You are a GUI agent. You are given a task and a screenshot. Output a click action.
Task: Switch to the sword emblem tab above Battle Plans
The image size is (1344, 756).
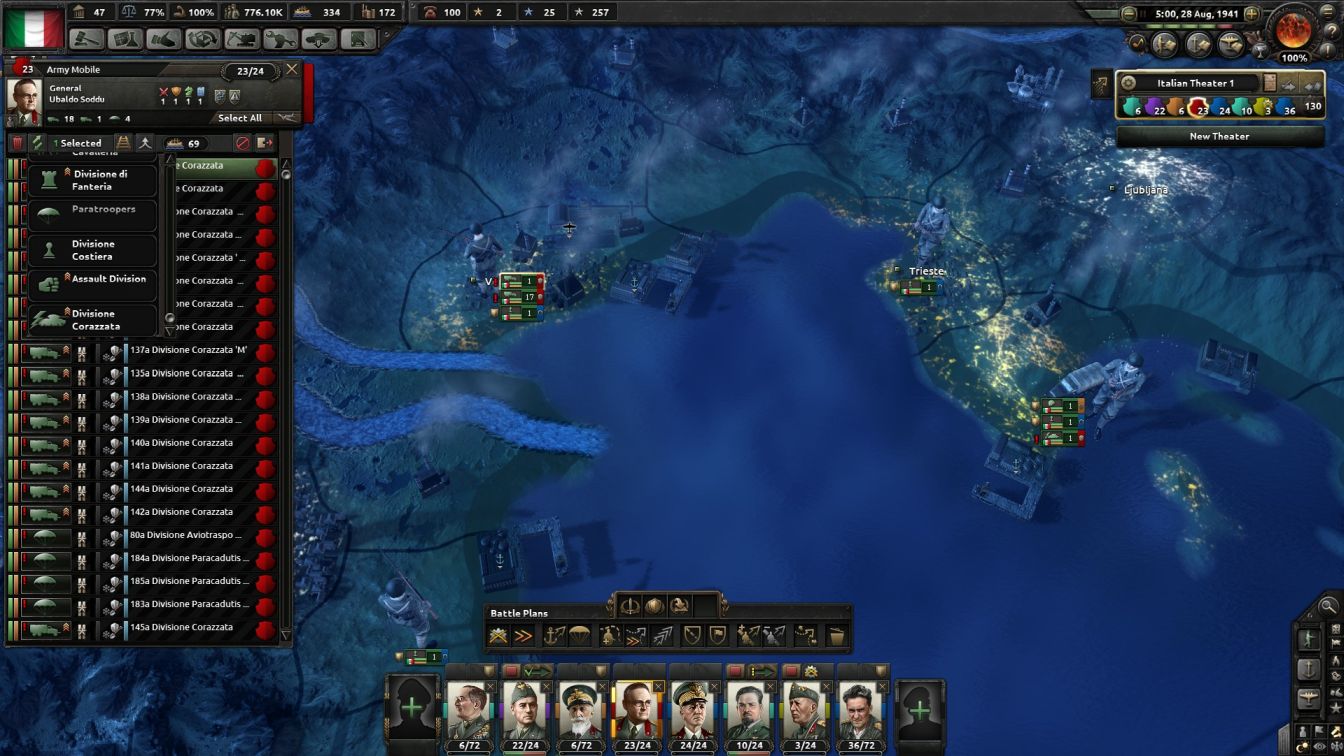click(x=630, y=607)
